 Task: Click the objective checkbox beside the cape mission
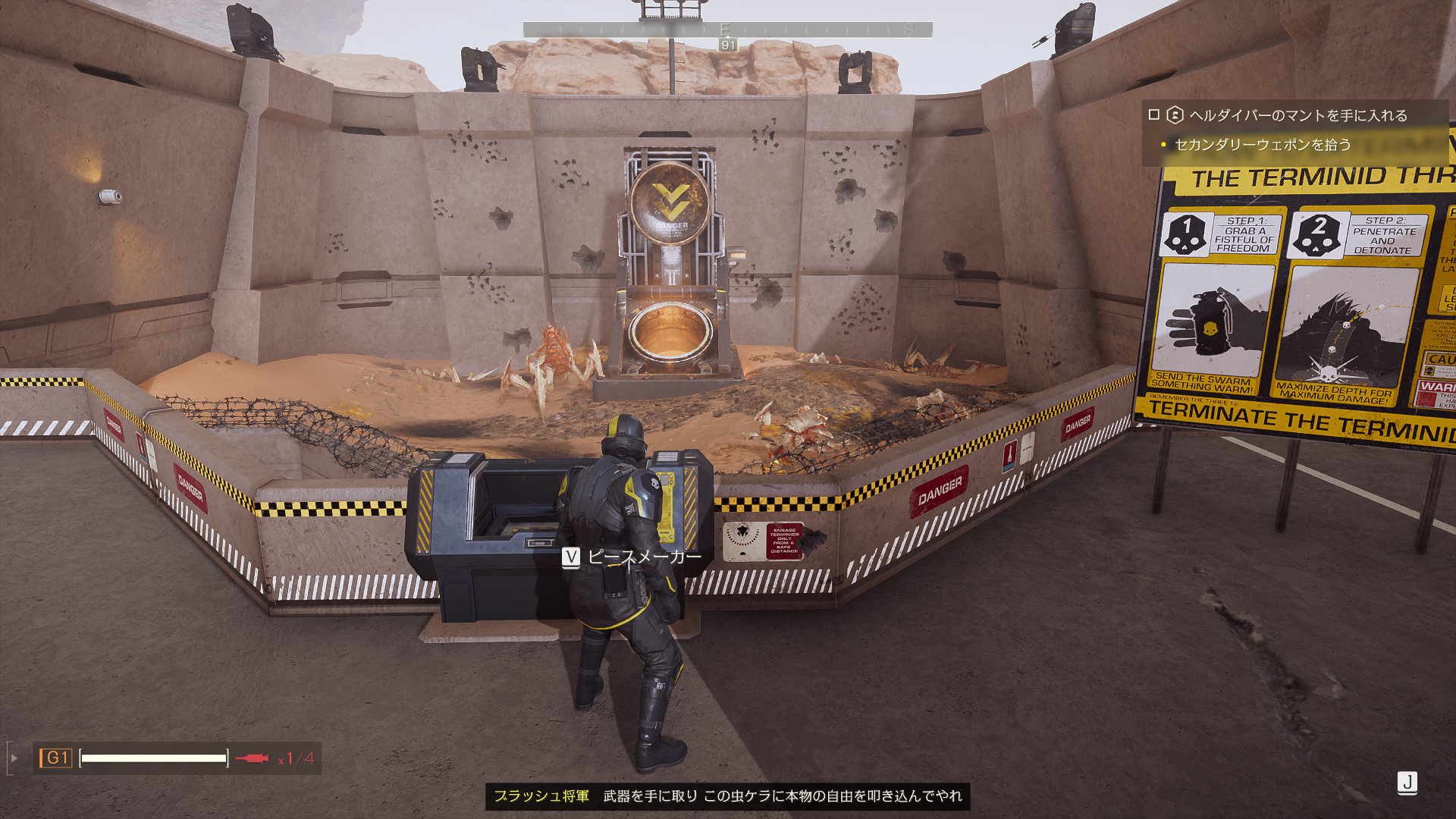(x=1154, y=115)
